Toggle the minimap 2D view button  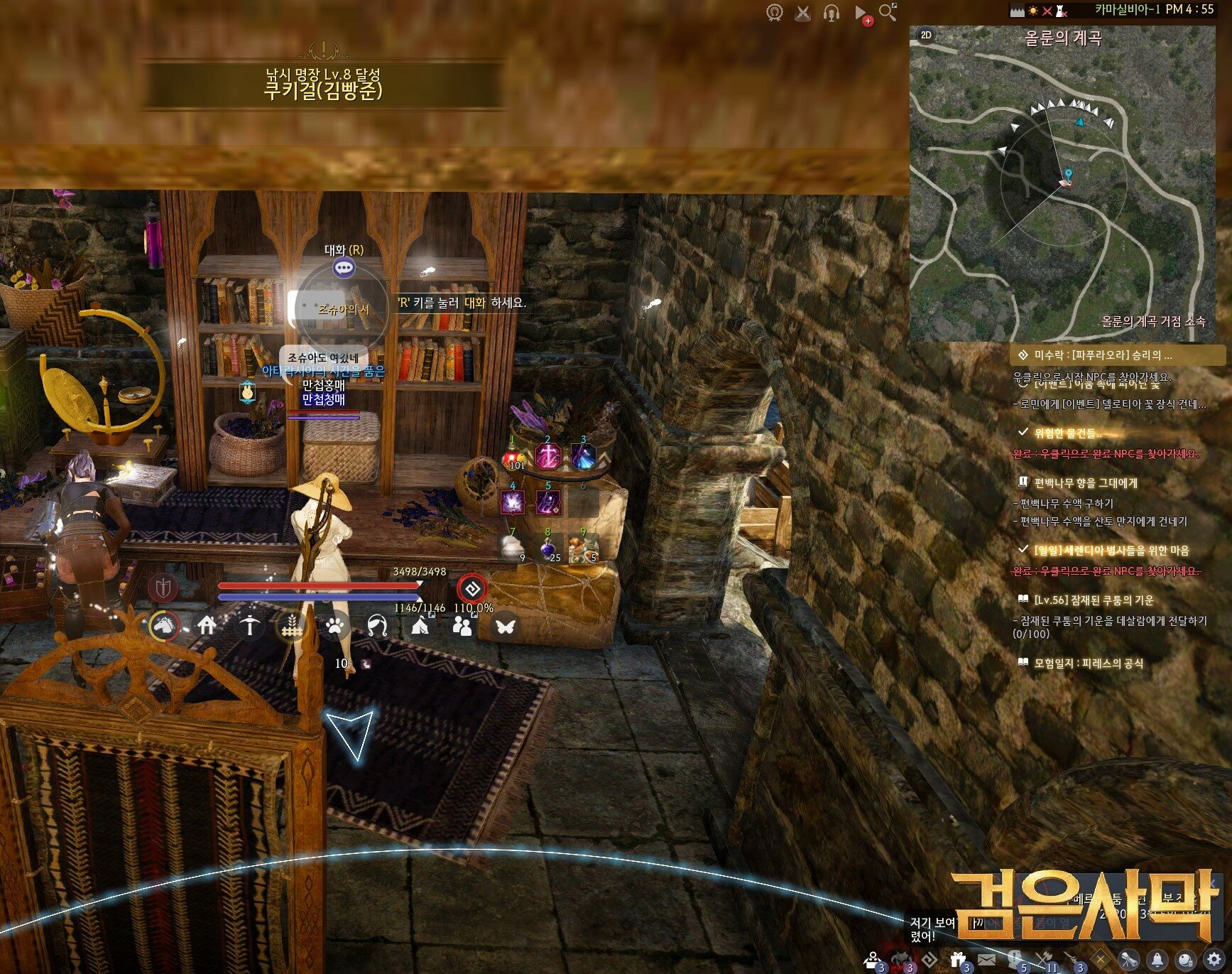click(x=926, y=35)
